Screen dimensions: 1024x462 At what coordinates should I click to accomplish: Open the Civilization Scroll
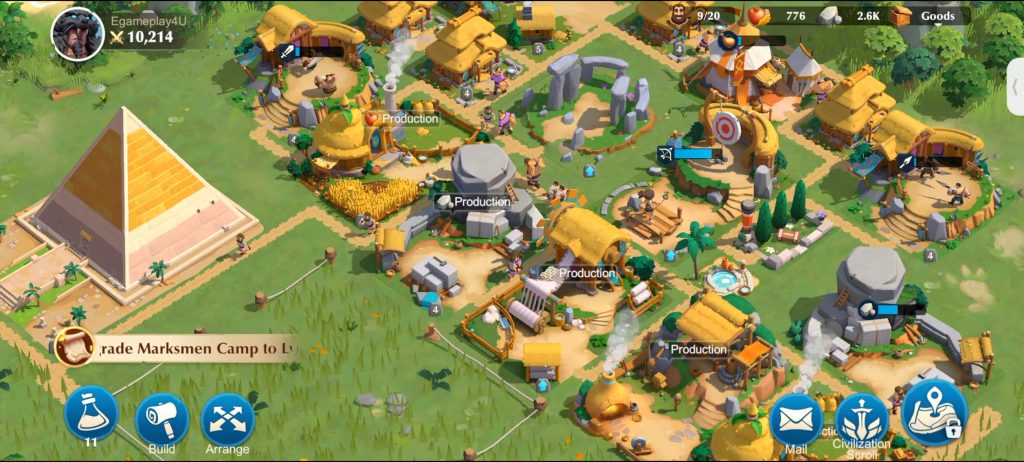click(x=861, y=420)
